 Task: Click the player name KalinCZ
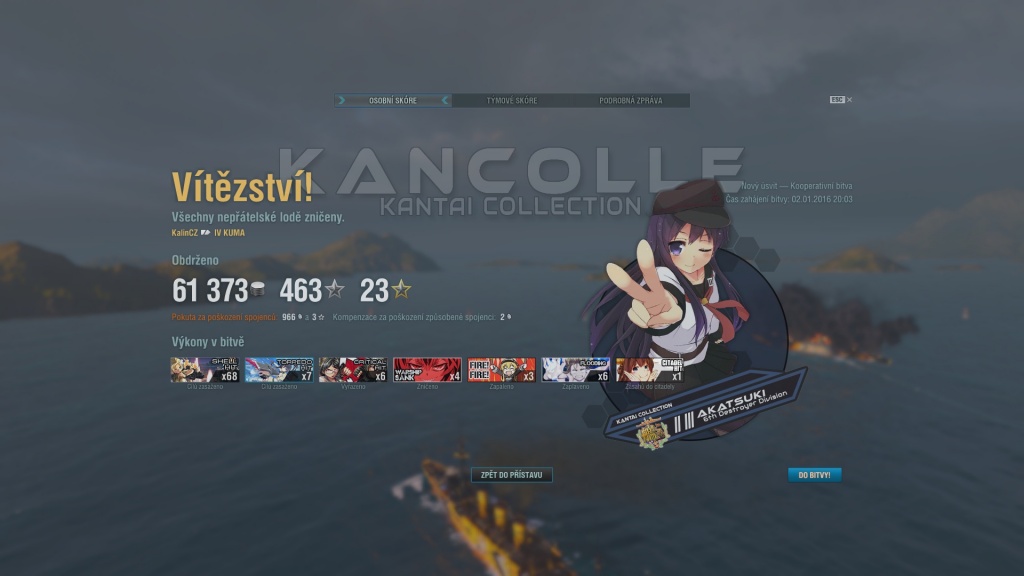(x=184, y=233)
